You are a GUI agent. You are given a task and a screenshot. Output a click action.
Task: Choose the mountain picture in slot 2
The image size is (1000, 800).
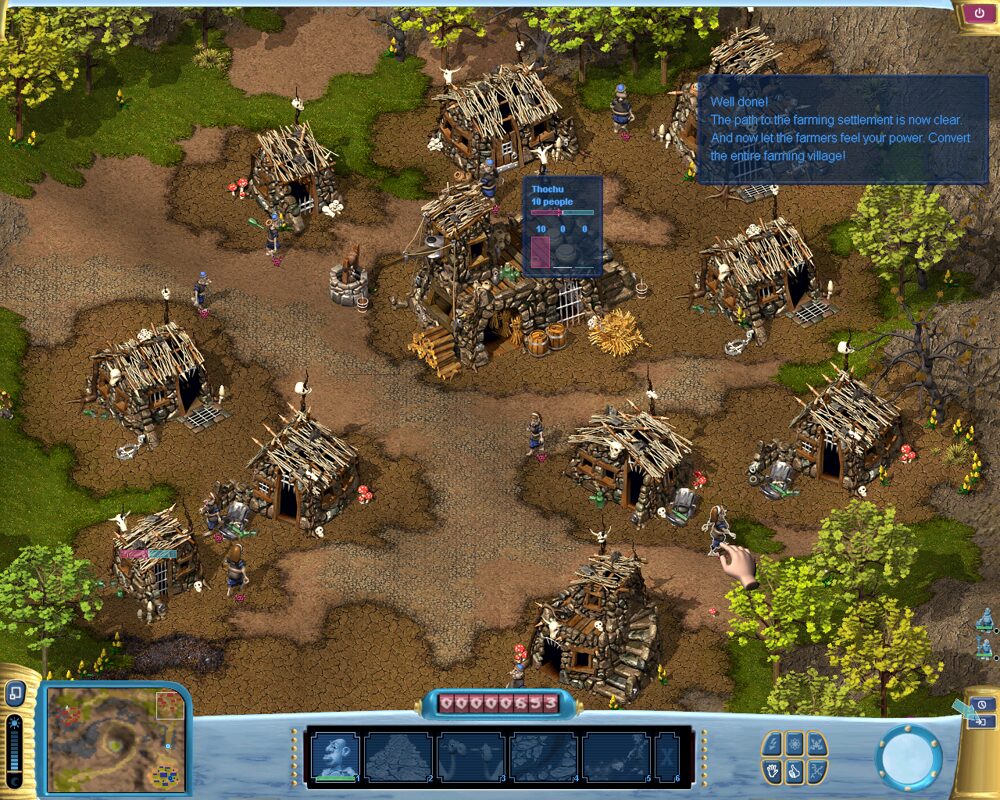(398, 756)
